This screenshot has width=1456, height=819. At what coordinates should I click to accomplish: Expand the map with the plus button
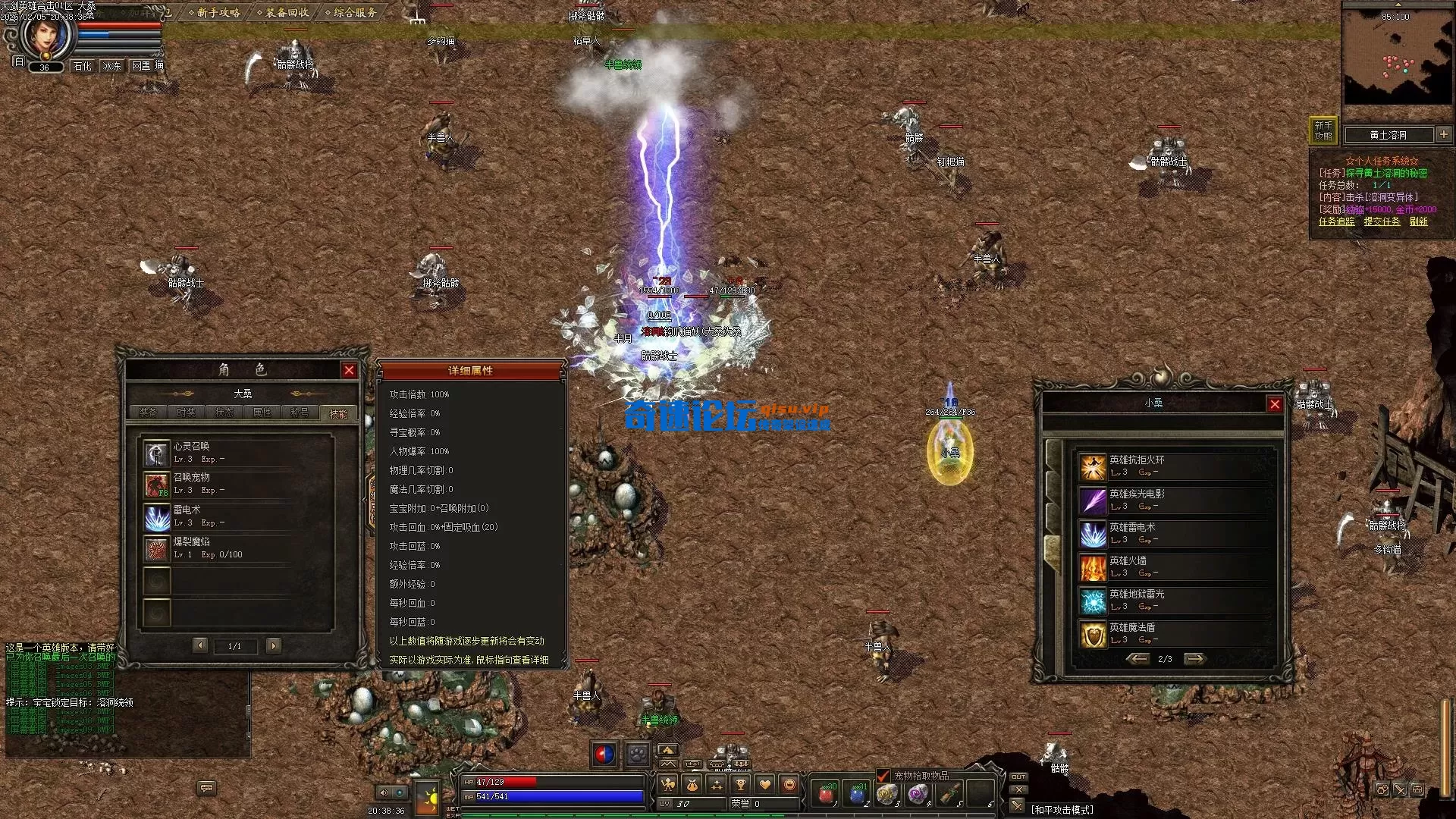[1443, 134]
